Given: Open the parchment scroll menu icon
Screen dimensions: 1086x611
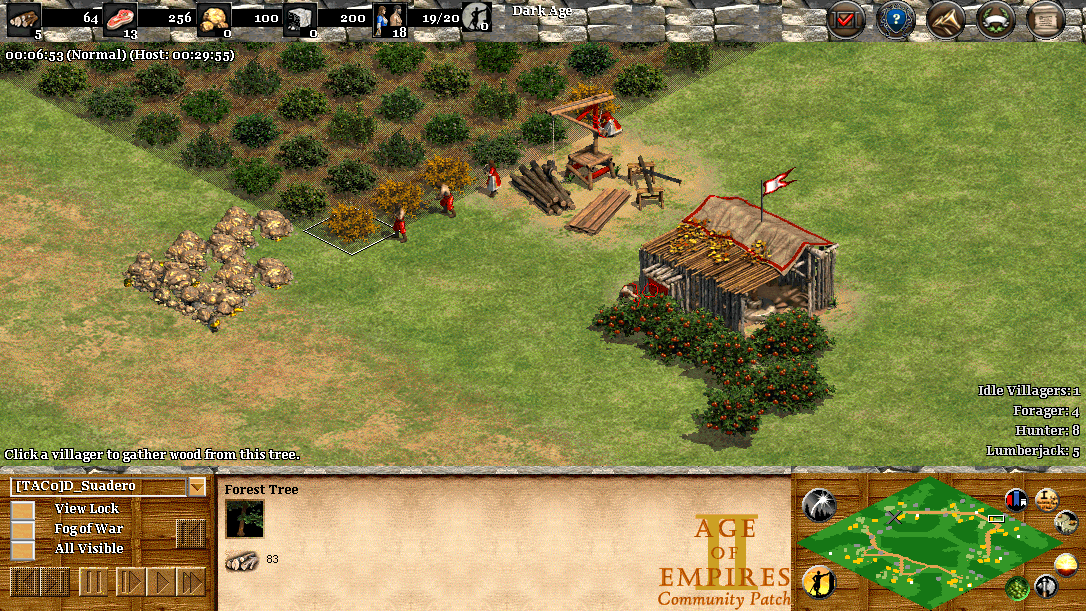Looking at the screenshot, I should (1045, 20).
